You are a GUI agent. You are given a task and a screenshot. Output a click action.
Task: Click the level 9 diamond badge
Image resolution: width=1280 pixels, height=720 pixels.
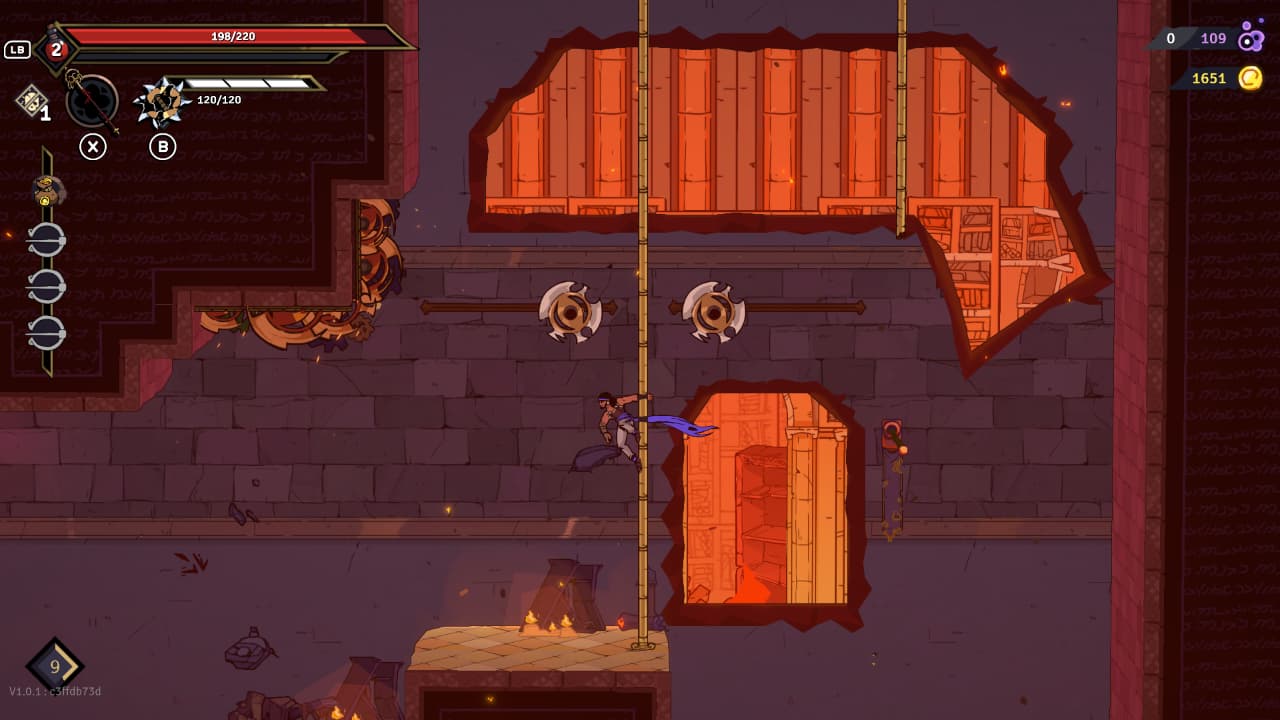(55, 666)
